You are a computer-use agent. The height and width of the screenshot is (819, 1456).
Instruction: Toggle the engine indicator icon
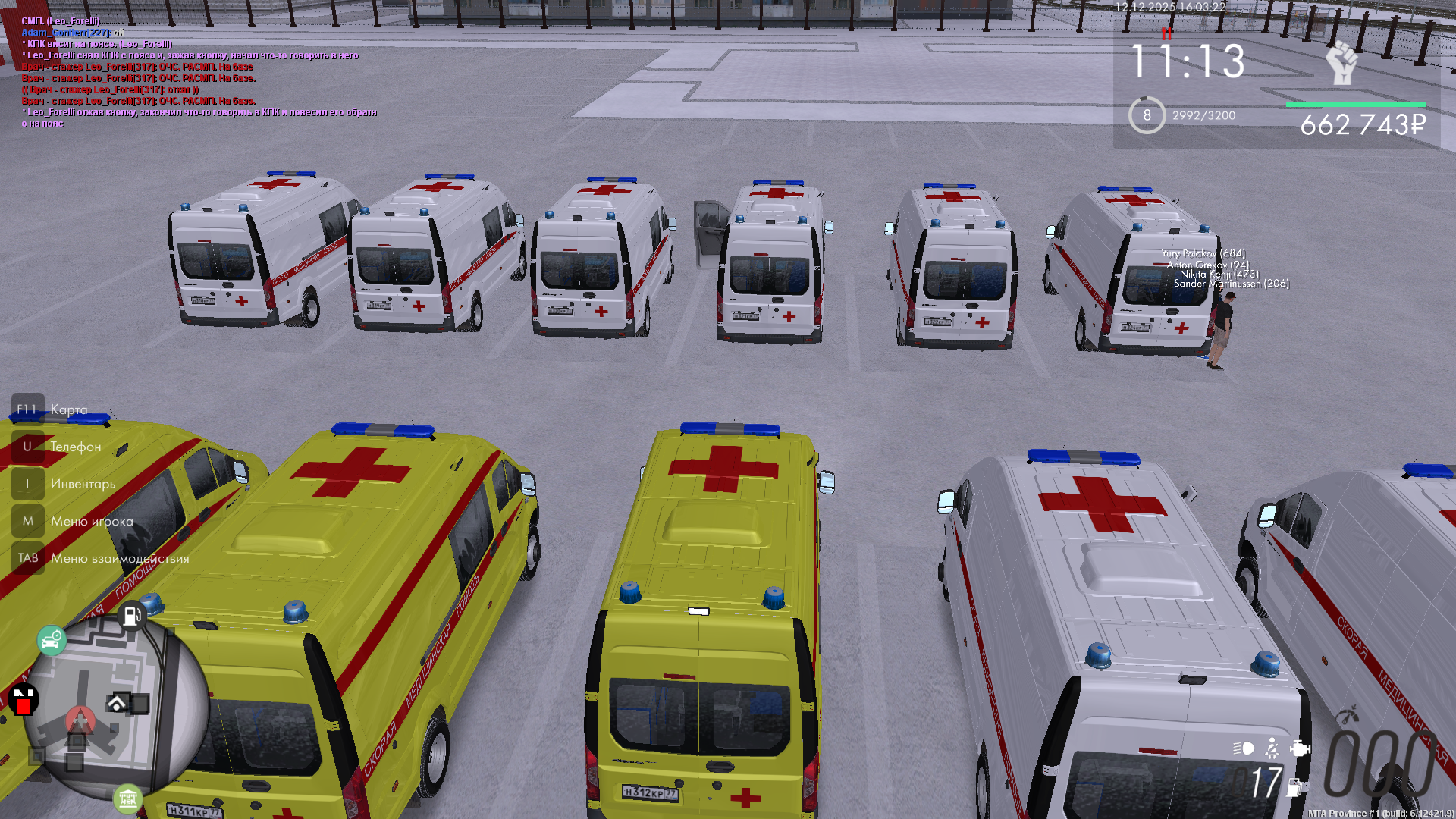click(x=1300, y=748)
